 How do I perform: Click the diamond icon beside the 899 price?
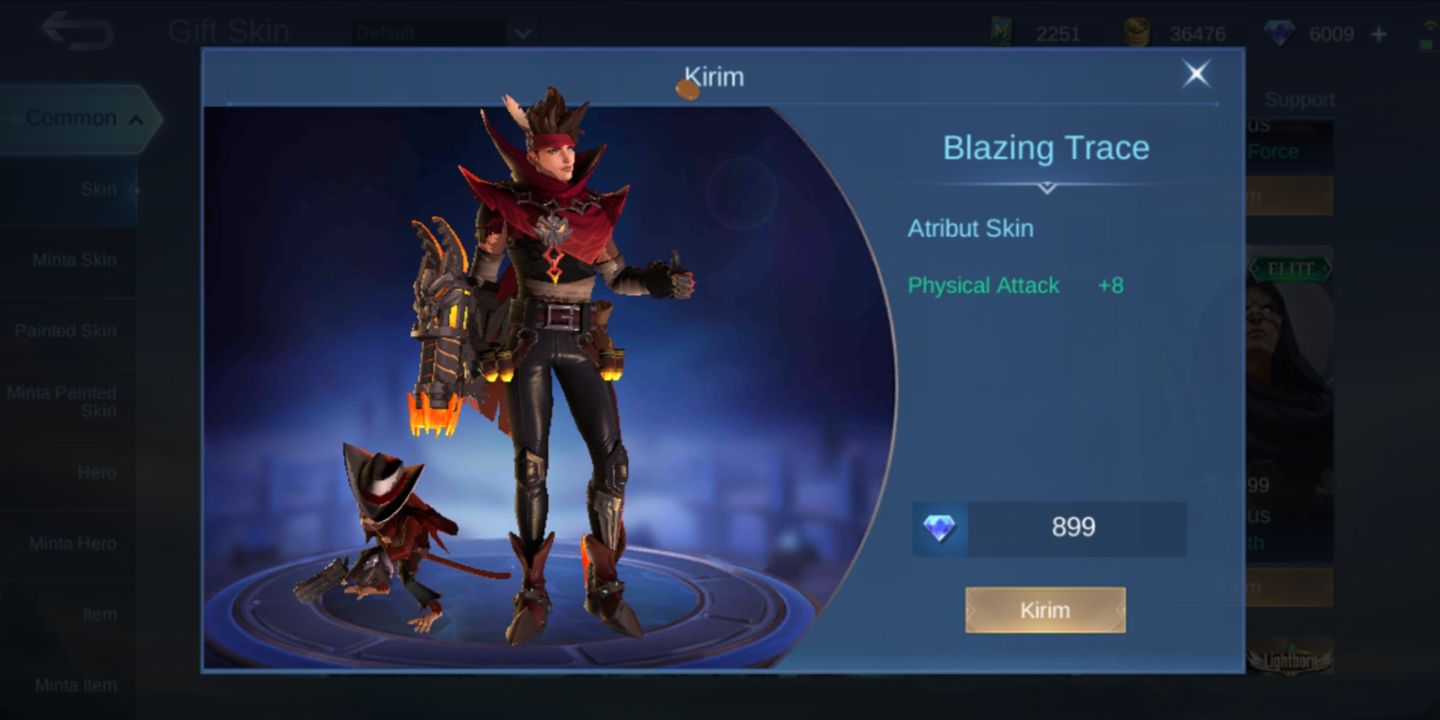point(938,528)
